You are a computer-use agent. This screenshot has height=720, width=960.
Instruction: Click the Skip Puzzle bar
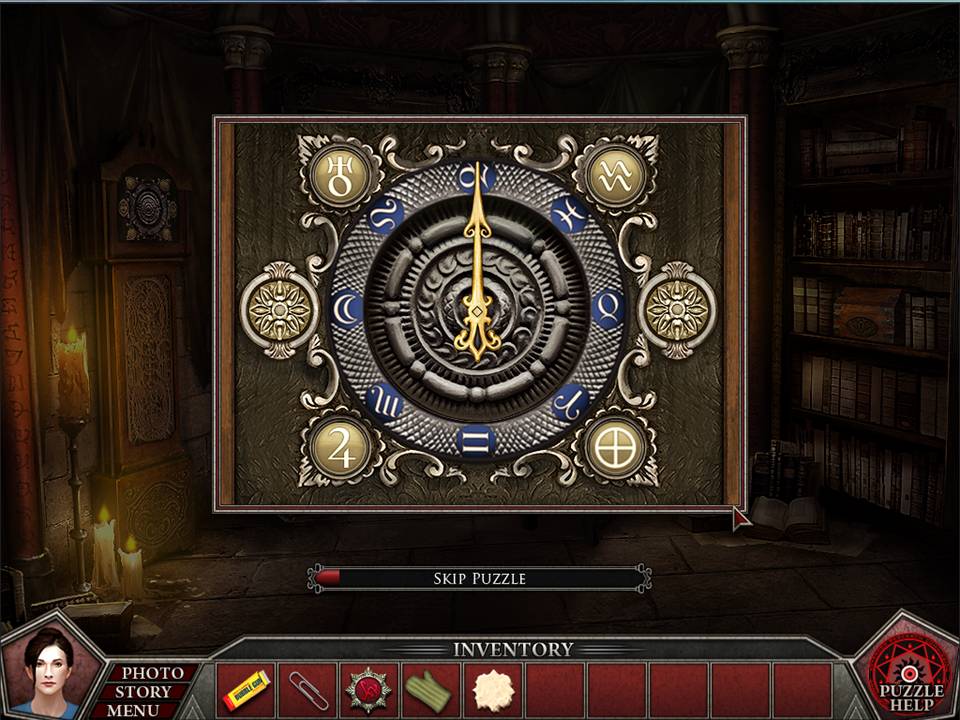coord(479,578)
